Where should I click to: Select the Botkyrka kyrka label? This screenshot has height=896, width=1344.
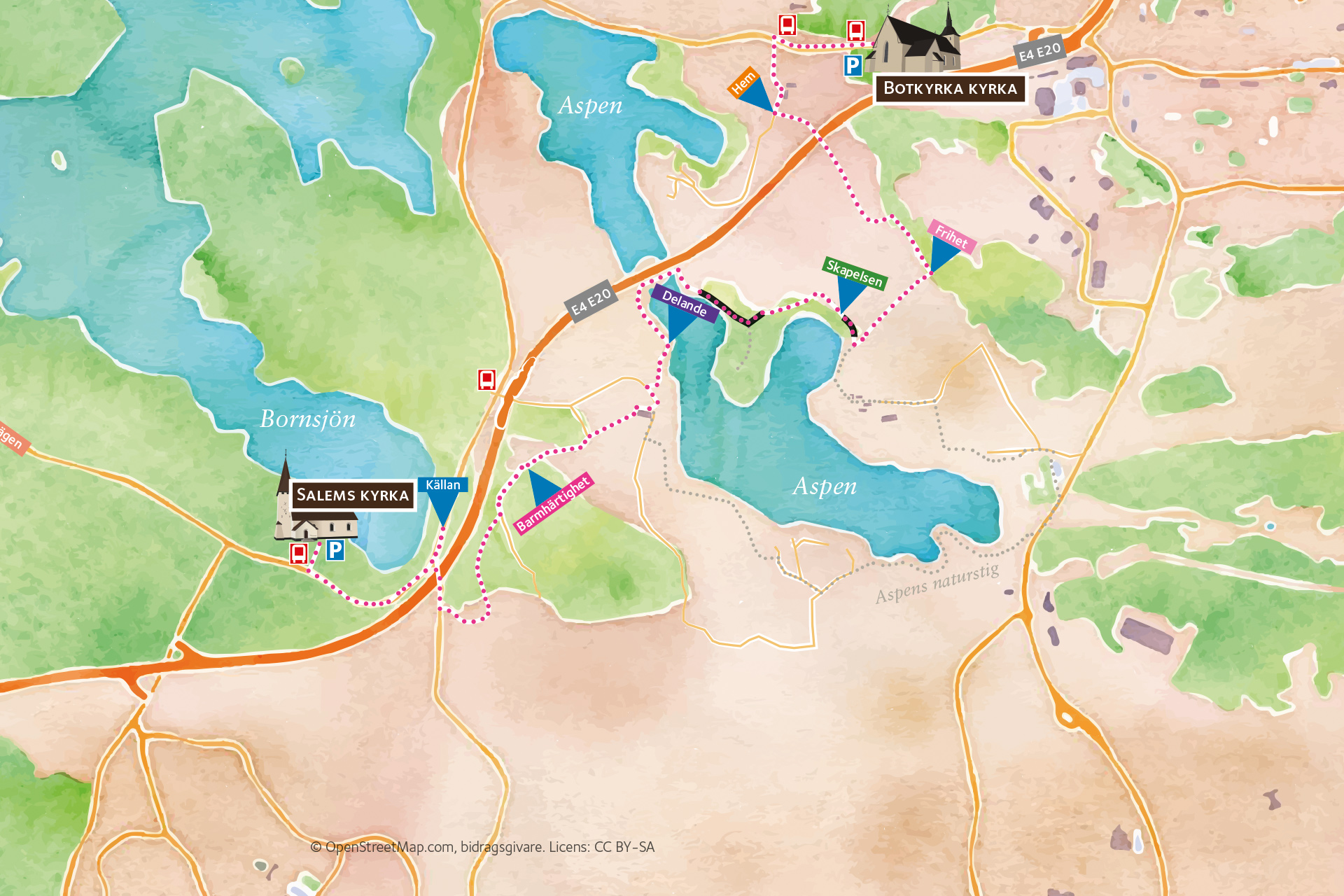[949, 89]
